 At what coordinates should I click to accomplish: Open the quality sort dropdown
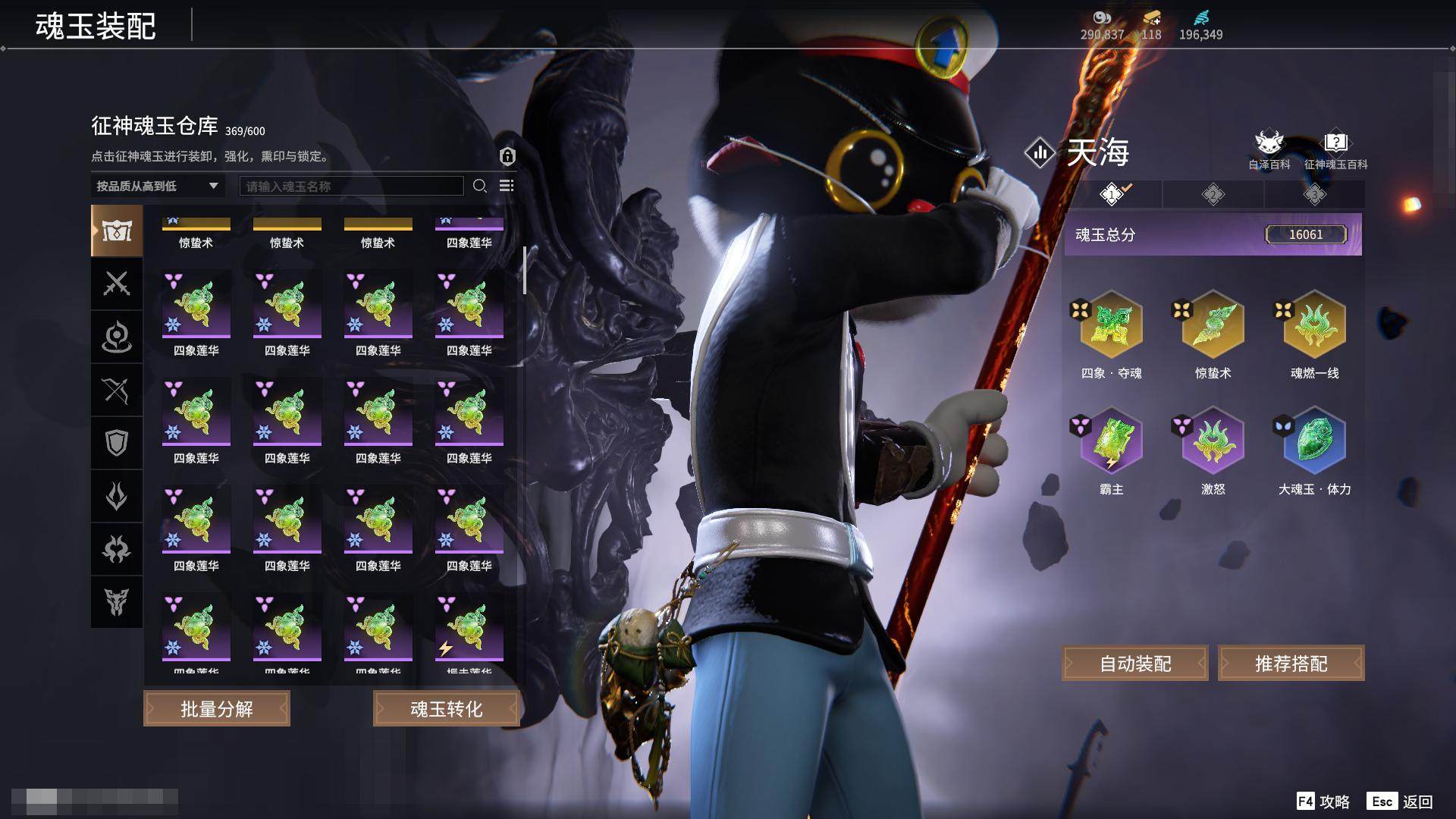point(158,186)
